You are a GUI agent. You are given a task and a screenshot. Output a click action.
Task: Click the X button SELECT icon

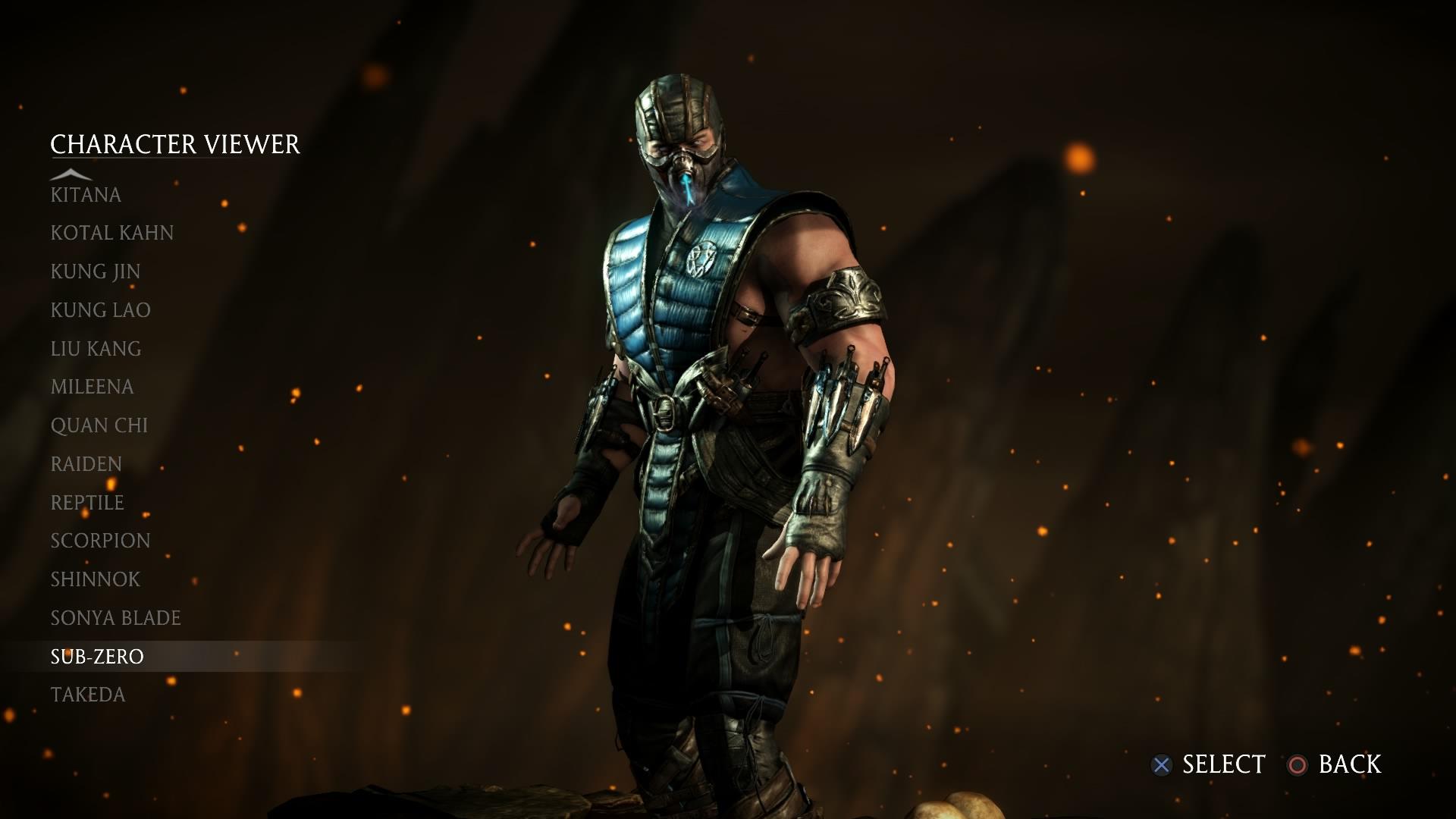(1162, 765)
